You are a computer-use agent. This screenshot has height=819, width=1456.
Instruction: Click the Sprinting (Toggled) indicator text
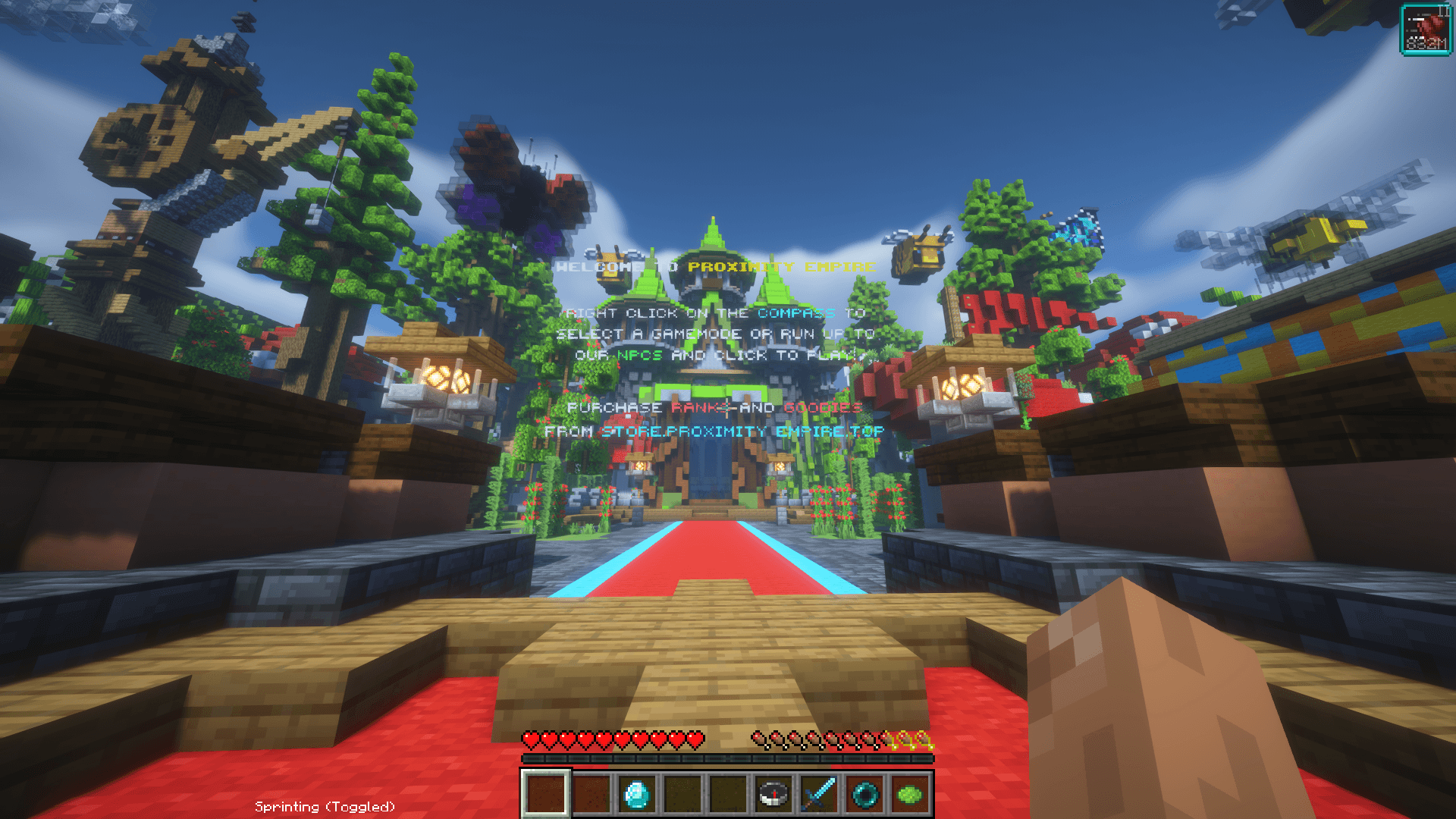click(x=326, y=807)
